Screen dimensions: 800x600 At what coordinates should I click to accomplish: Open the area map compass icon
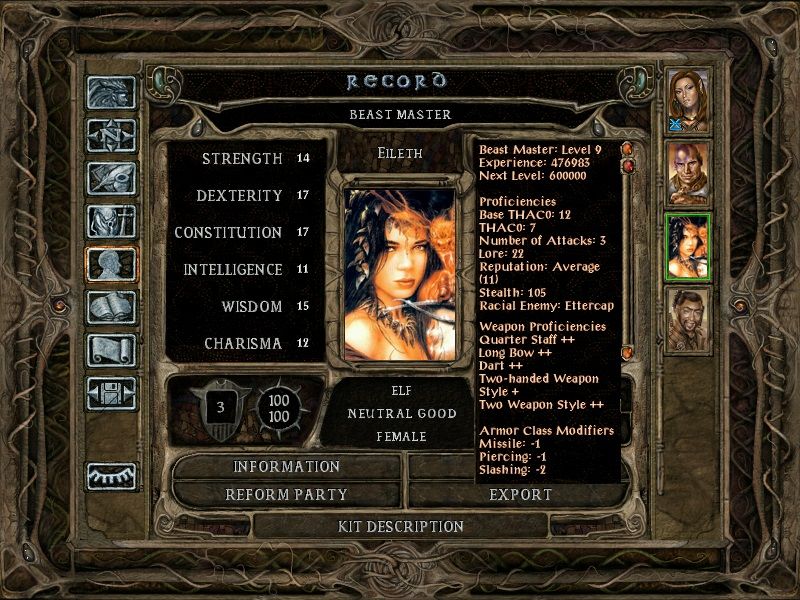point(110,135)
